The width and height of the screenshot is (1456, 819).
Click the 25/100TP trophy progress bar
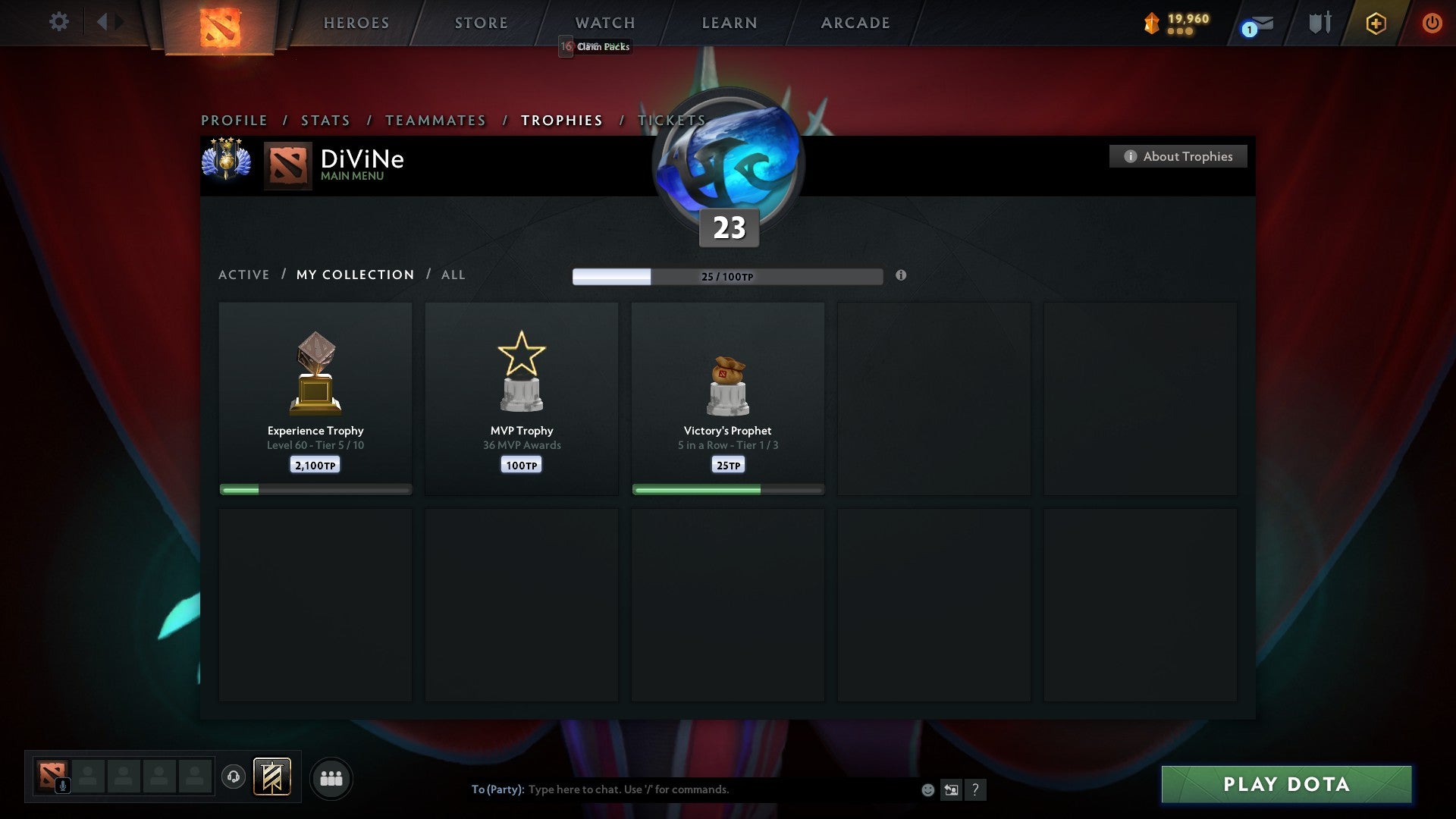pyautogui.click(x=728, y=277)
